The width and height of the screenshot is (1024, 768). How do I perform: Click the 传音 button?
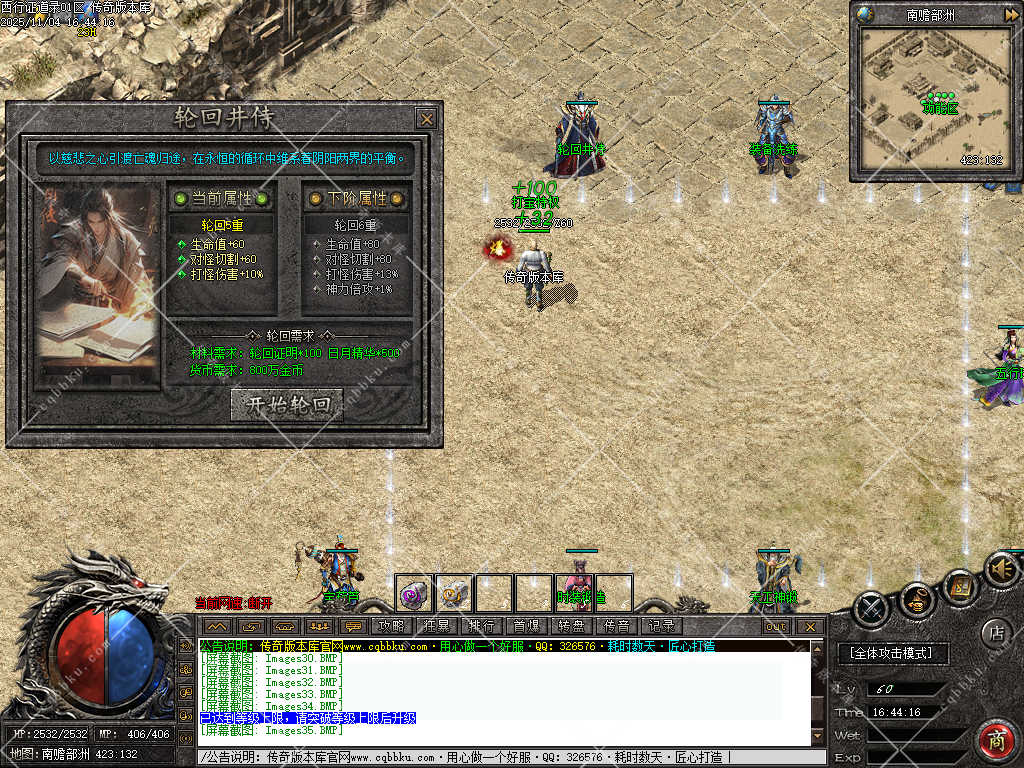click(x=616, y=626)
